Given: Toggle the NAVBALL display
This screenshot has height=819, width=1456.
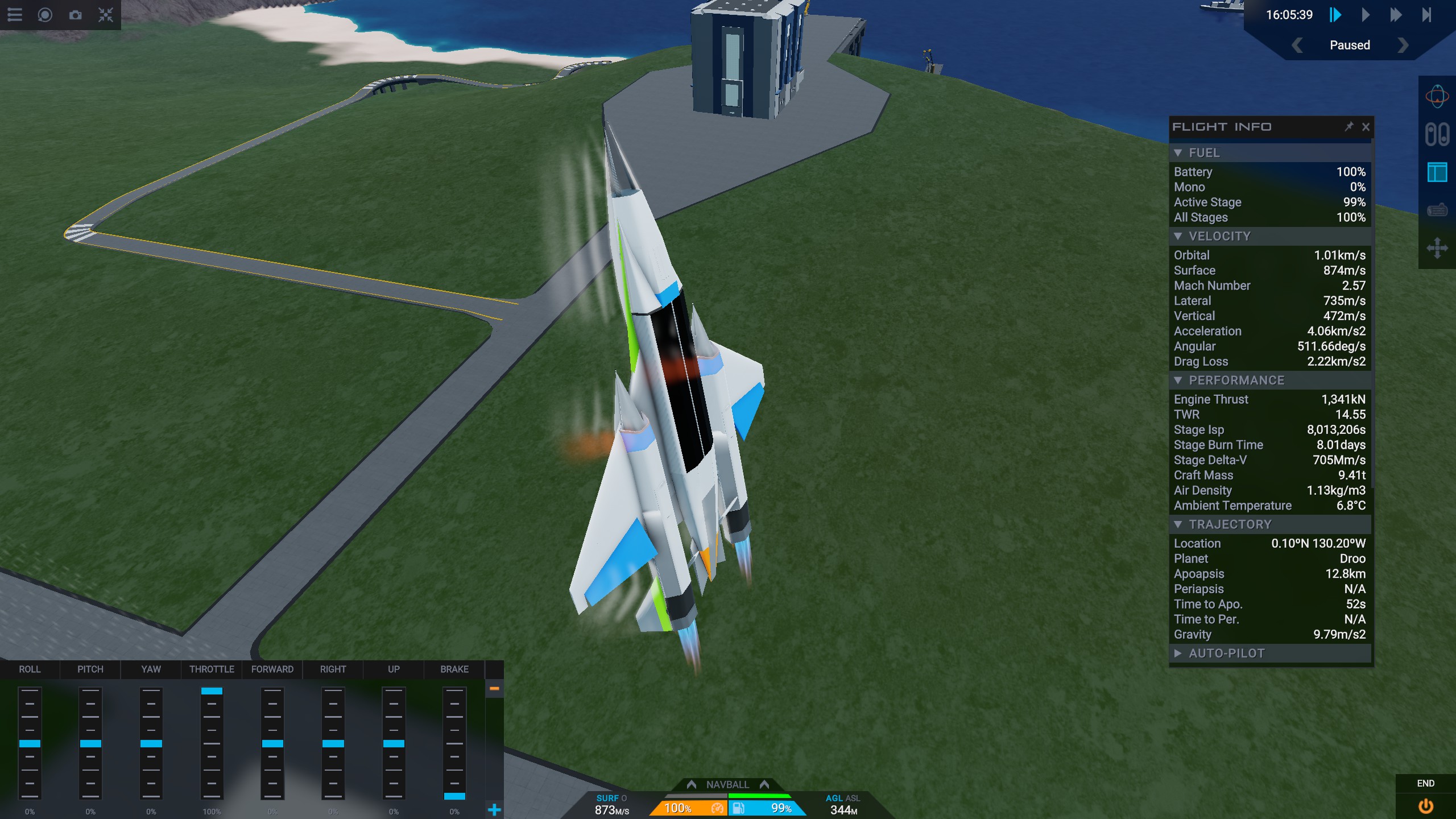Looking at the screenshot, I should tap(727, 785).
